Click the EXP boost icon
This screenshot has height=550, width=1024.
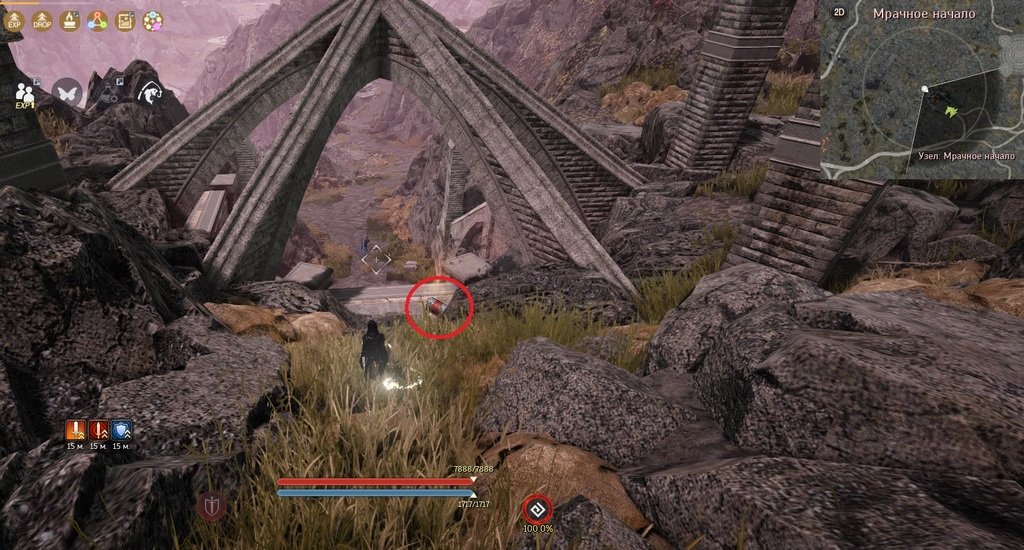point(14,19)
